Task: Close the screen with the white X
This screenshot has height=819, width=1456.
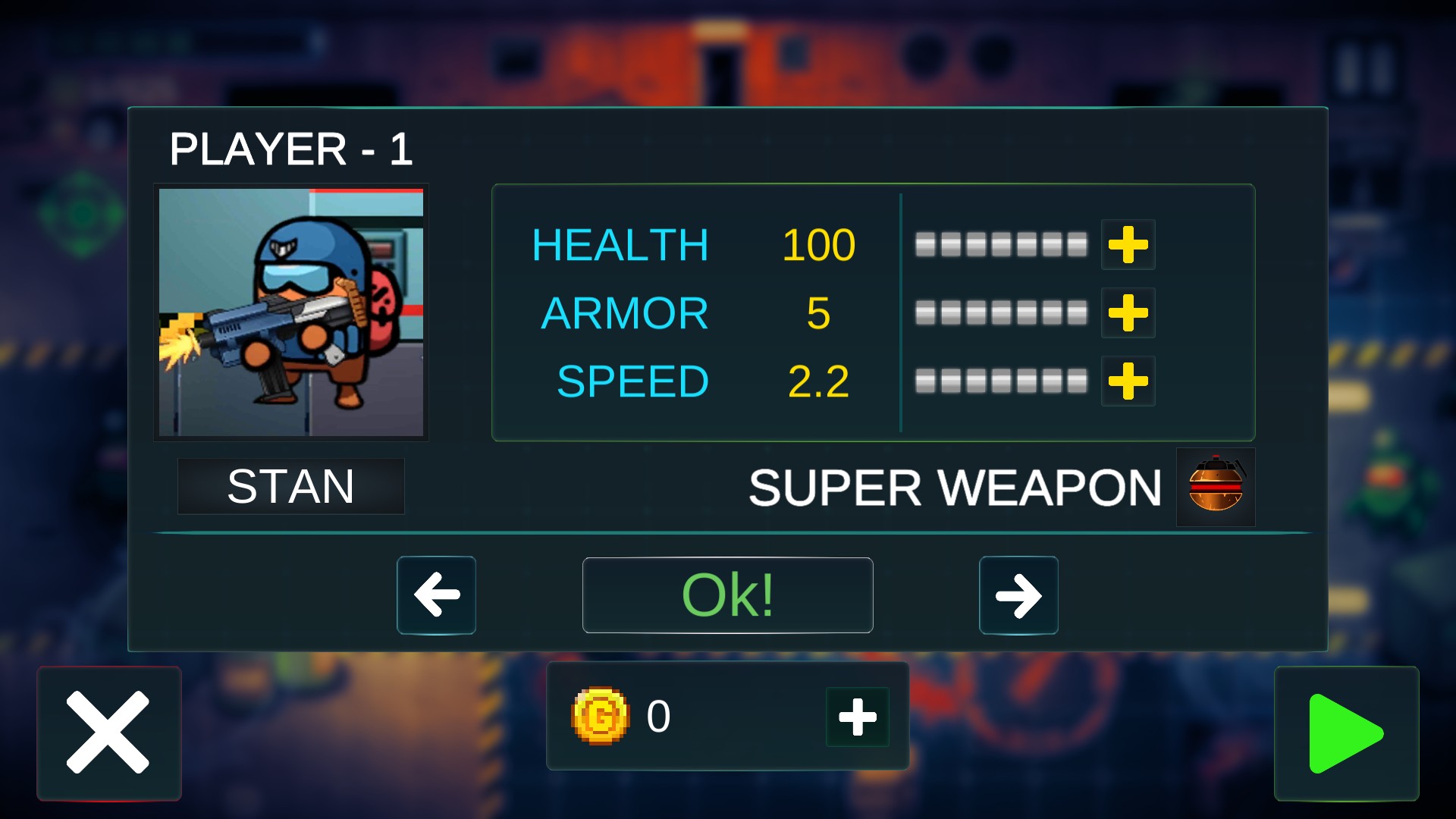Action: 108,733
